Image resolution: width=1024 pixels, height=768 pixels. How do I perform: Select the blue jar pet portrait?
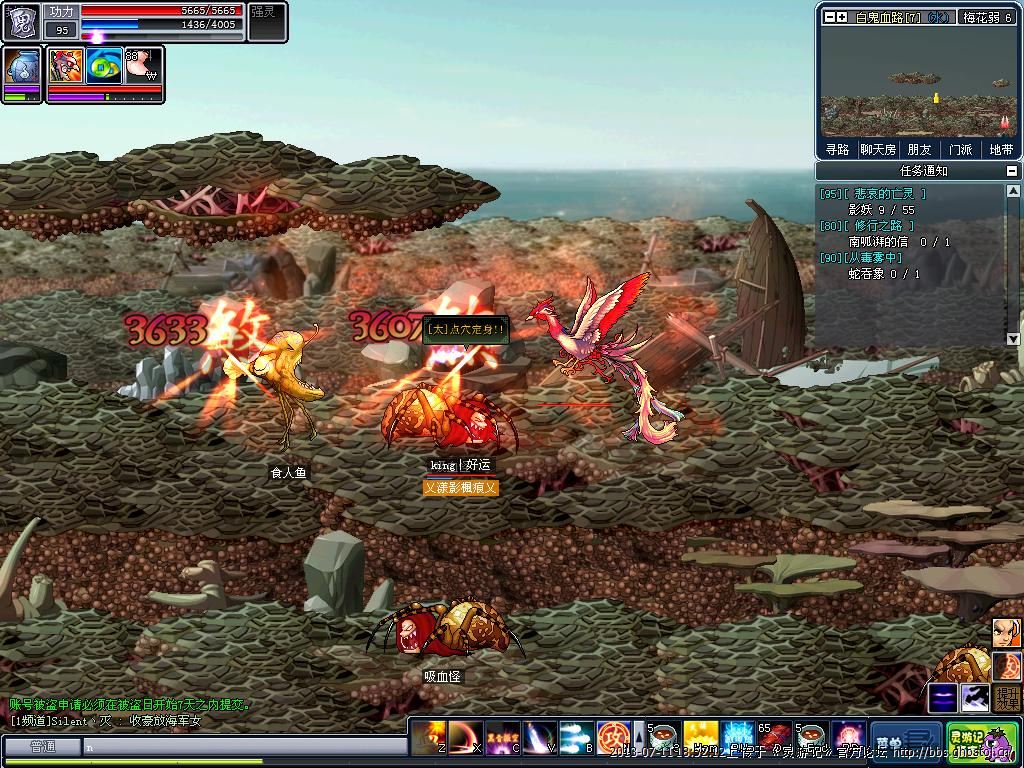21,67
